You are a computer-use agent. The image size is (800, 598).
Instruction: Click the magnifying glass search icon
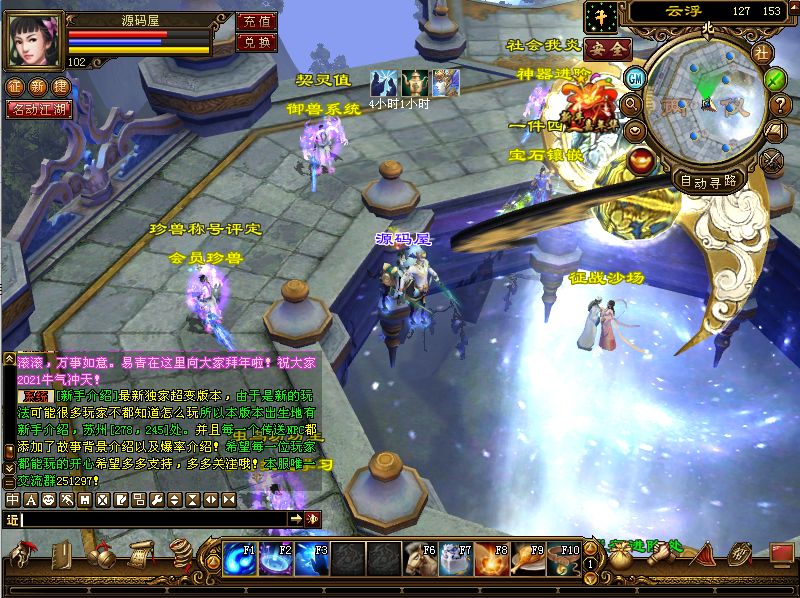pos(631,102)
